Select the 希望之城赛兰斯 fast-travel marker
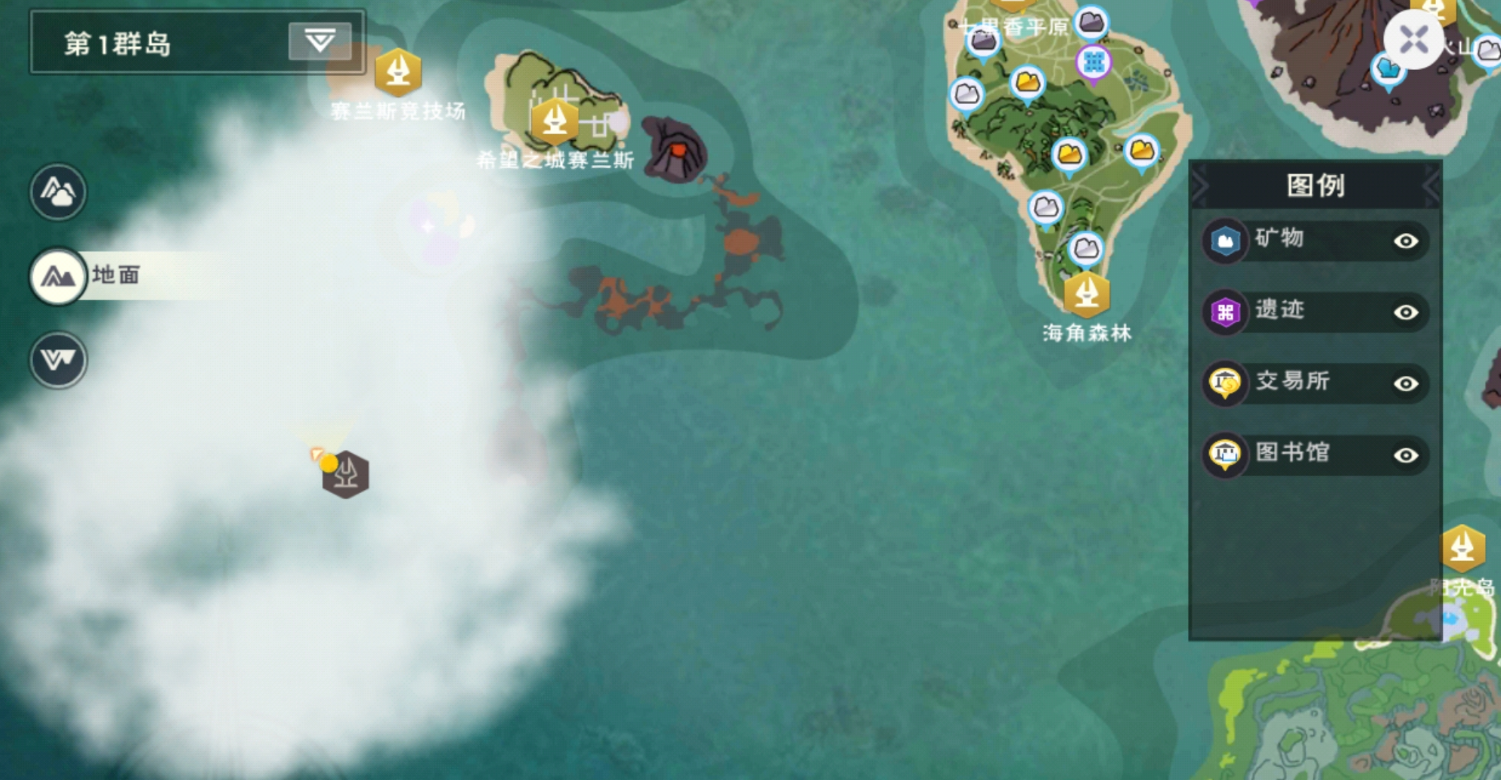This screenshot has height=780, width=1501. [554, 122]
